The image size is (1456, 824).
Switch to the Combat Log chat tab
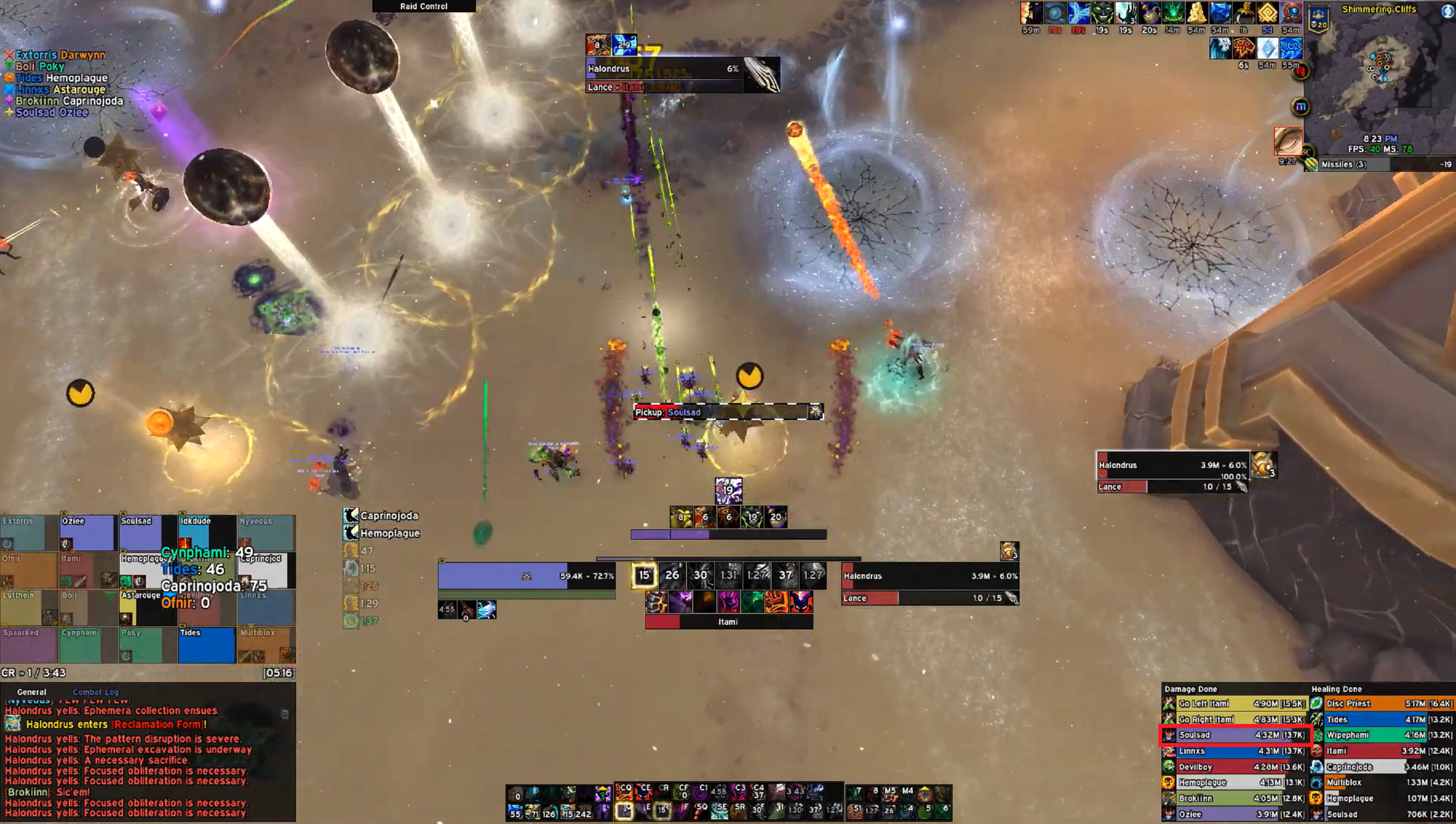95,691
